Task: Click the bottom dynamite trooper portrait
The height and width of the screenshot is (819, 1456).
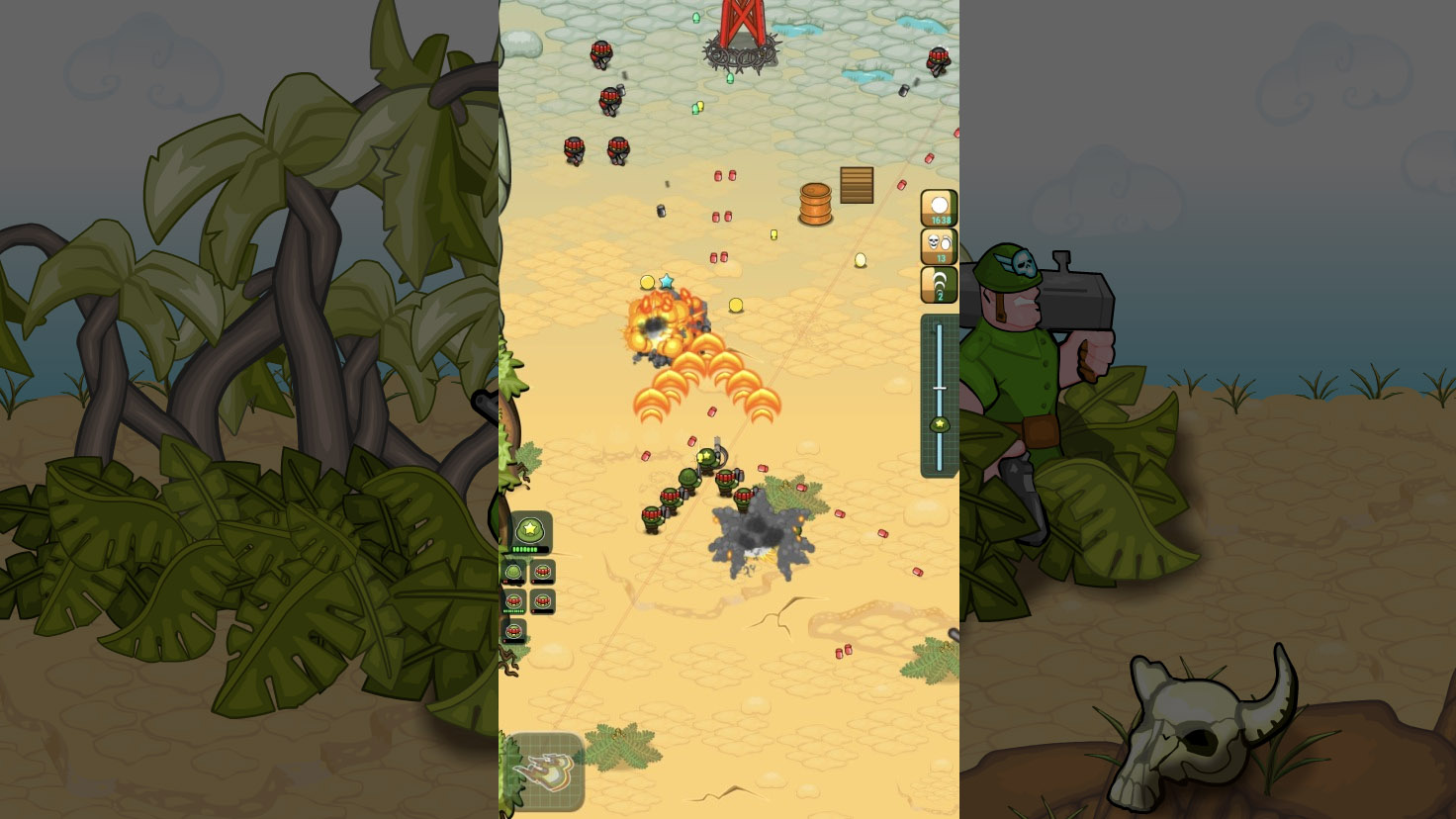Action: coord(514,630)
